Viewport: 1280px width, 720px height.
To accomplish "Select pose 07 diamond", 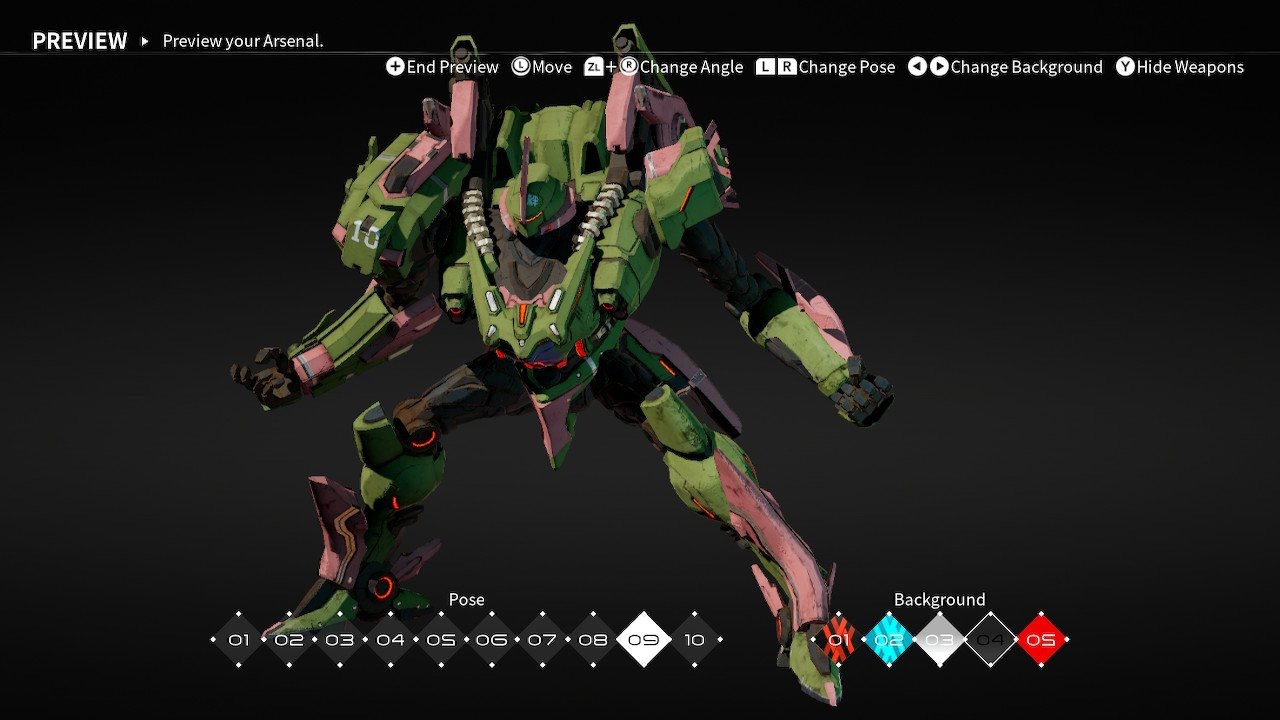I will tap(543, 640).
